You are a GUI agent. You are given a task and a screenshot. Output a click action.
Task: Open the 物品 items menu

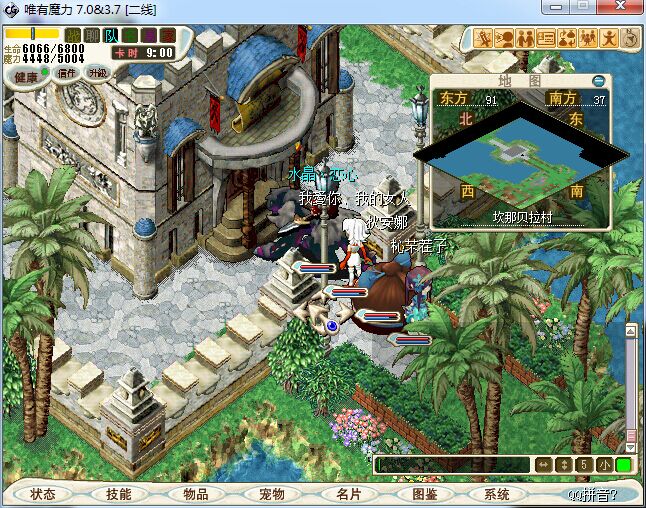(x=195, y=494)
